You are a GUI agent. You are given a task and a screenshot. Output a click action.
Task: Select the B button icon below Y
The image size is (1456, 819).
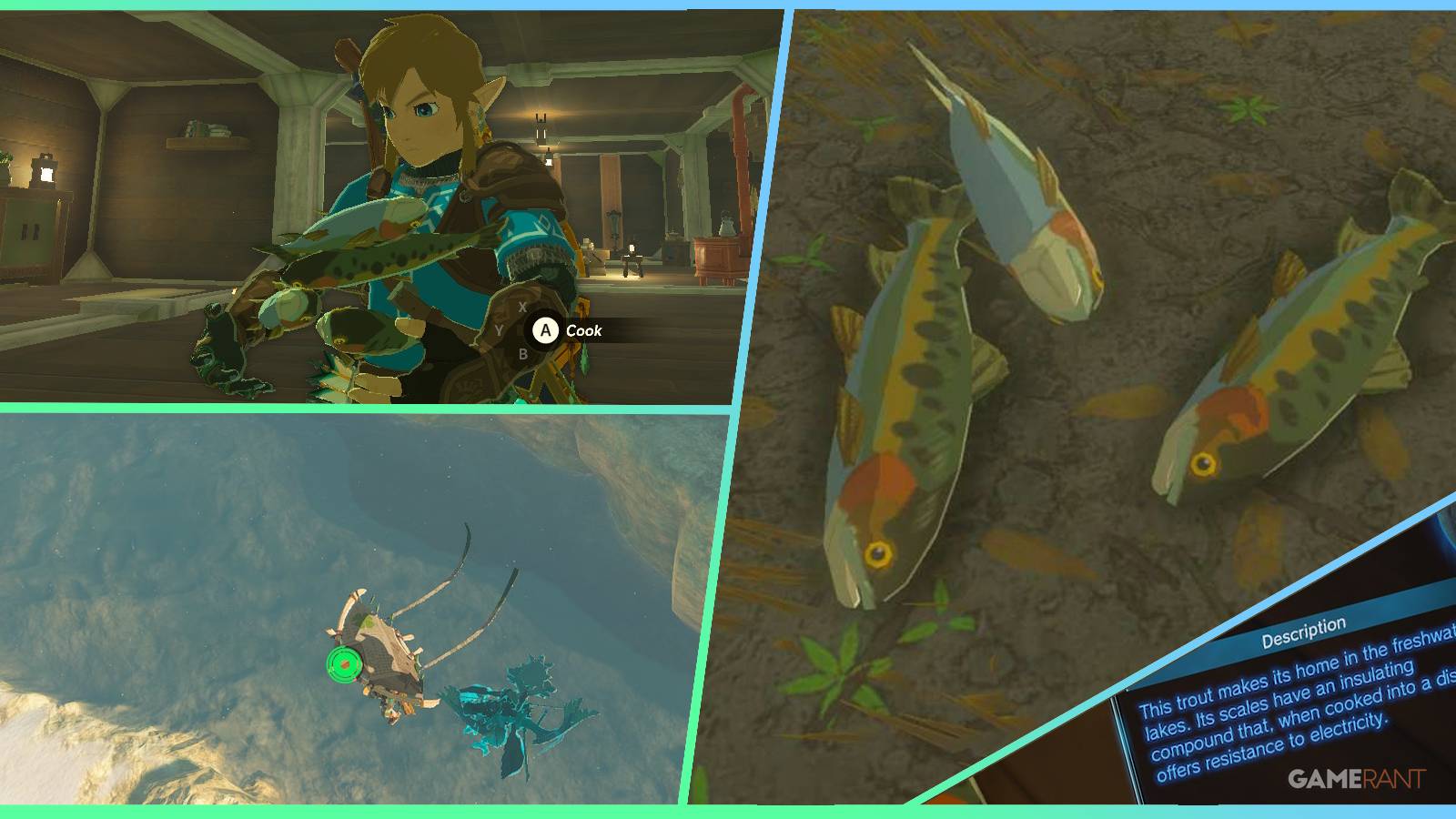(523, 354)
